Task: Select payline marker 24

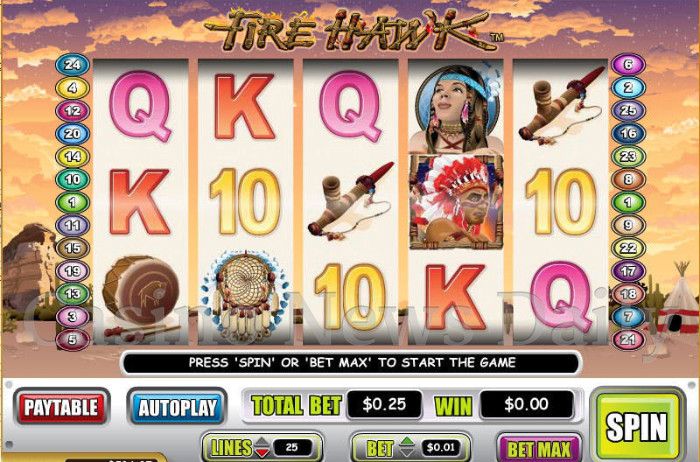Action: coord(73,64)
